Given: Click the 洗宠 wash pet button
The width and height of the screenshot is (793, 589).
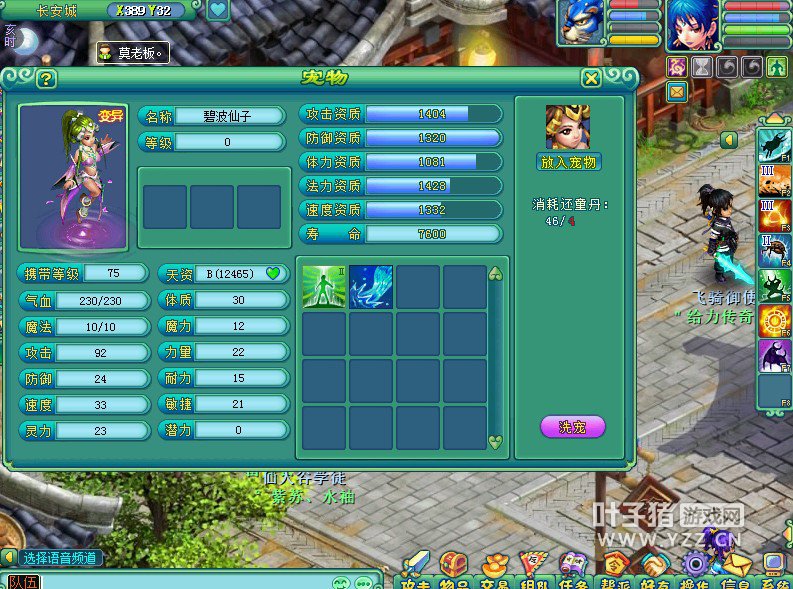Looking at the screenshot, I should pyautogui.click(x=572, y=427).
